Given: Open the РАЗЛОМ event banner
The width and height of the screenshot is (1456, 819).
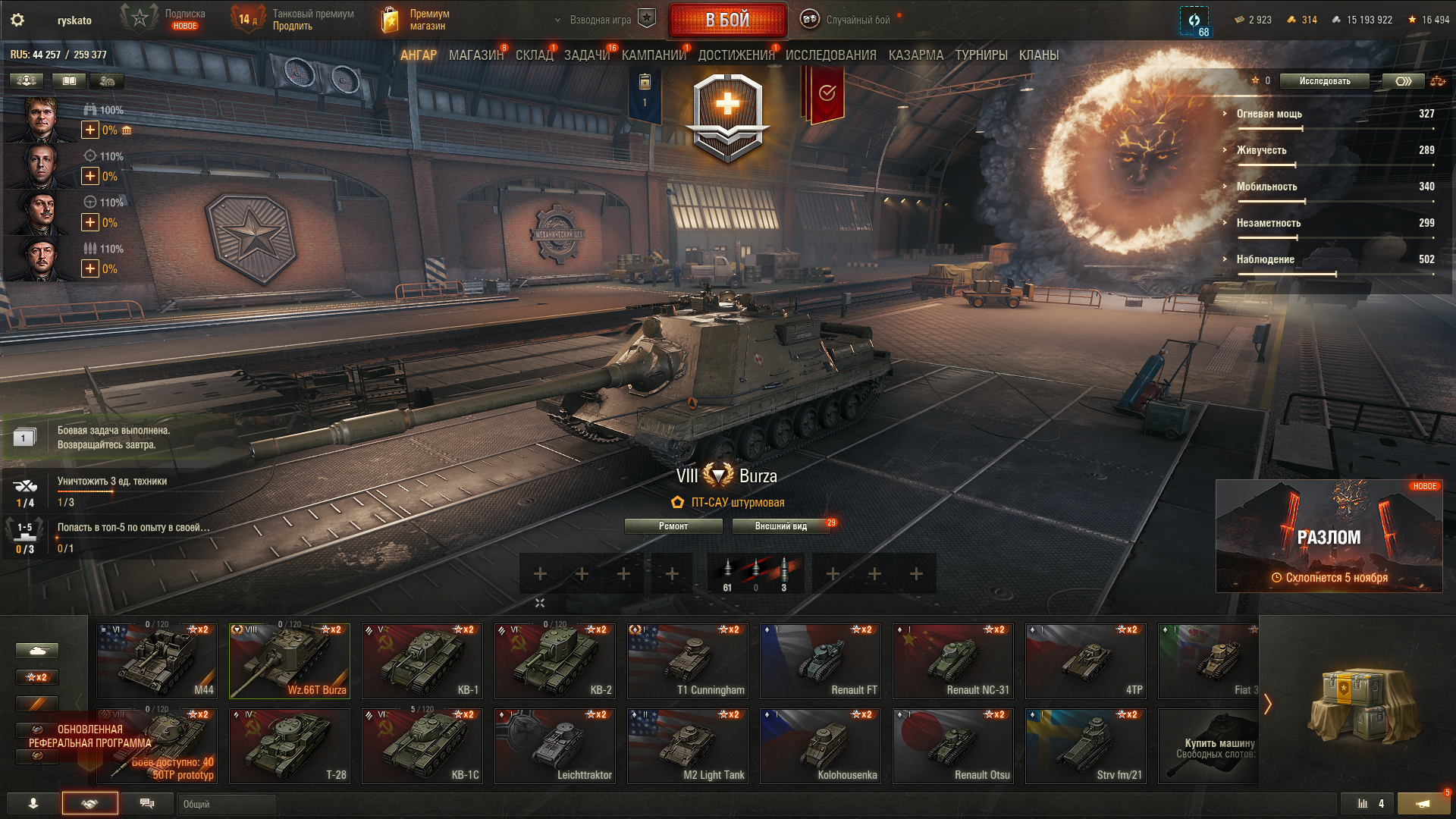Looking at the screenshot, I should (x=1329, y=535).
